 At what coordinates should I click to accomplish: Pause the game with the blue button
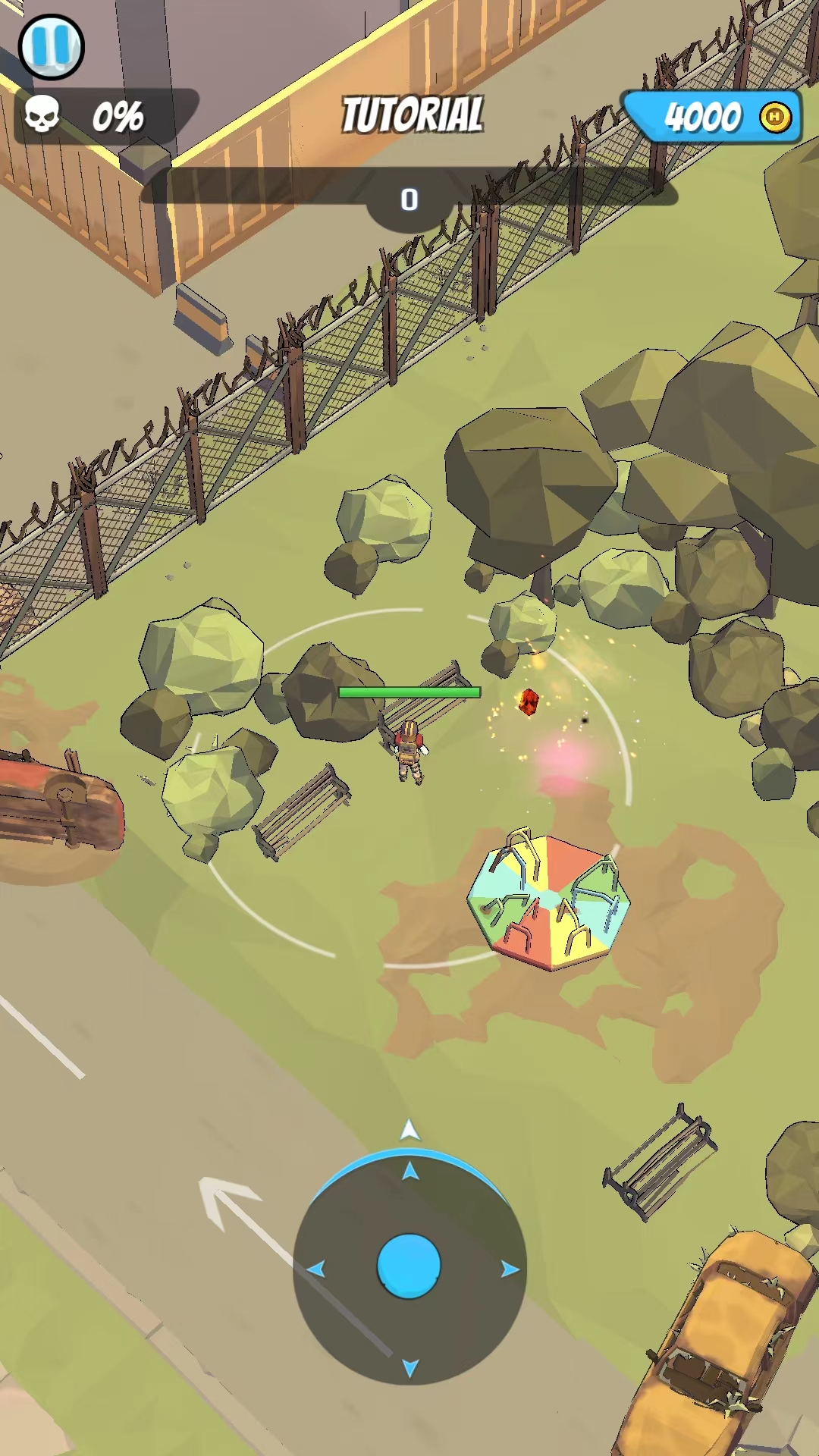(51, 46)
